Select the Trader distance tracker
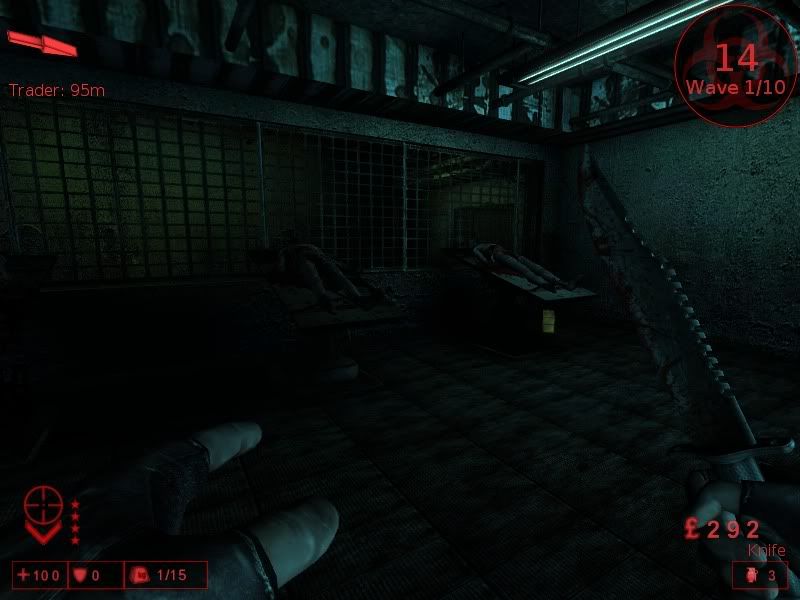800x600 pixels. pos(57,91)
